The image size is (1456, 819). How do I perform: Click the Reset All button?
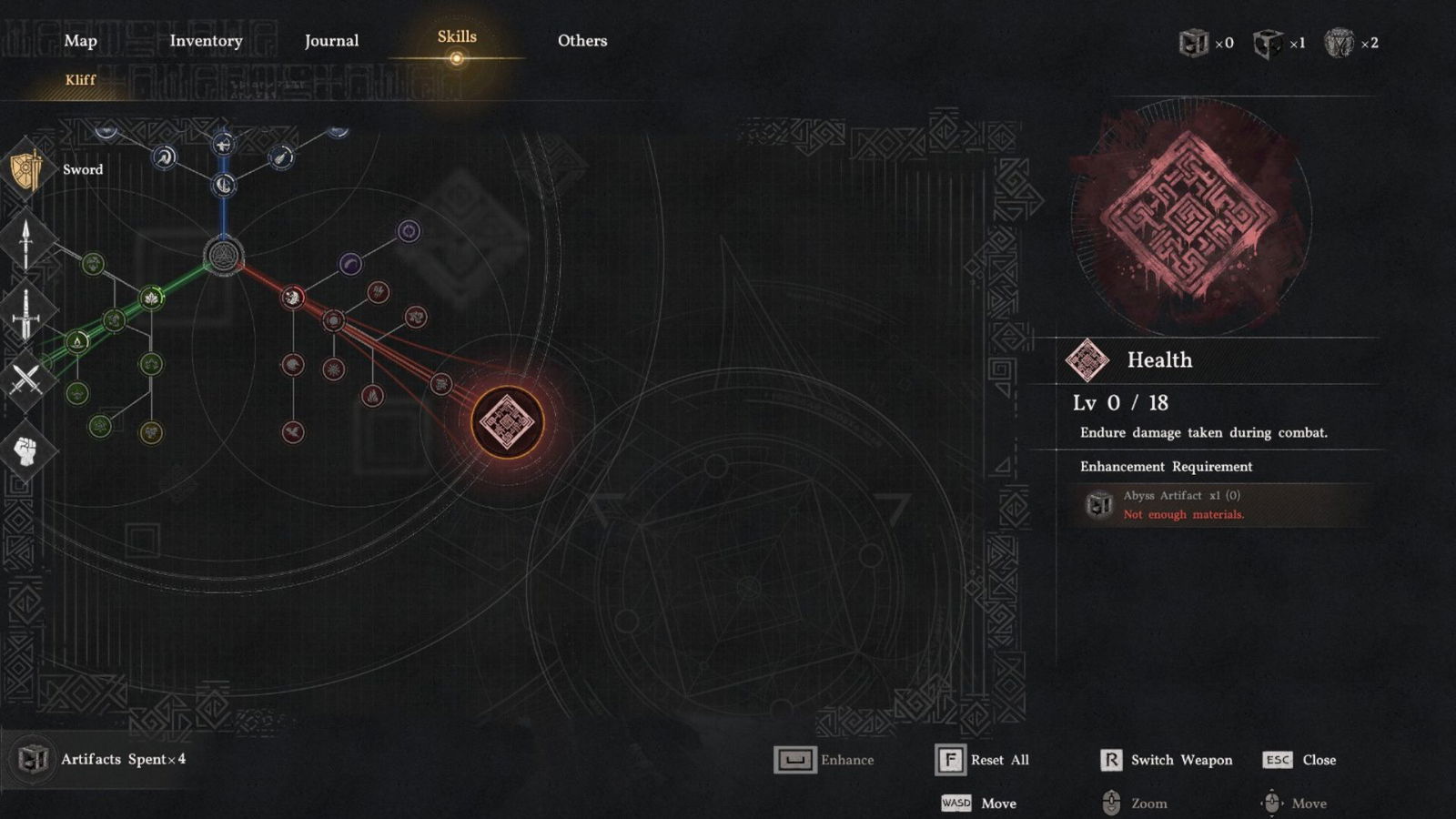983,760
